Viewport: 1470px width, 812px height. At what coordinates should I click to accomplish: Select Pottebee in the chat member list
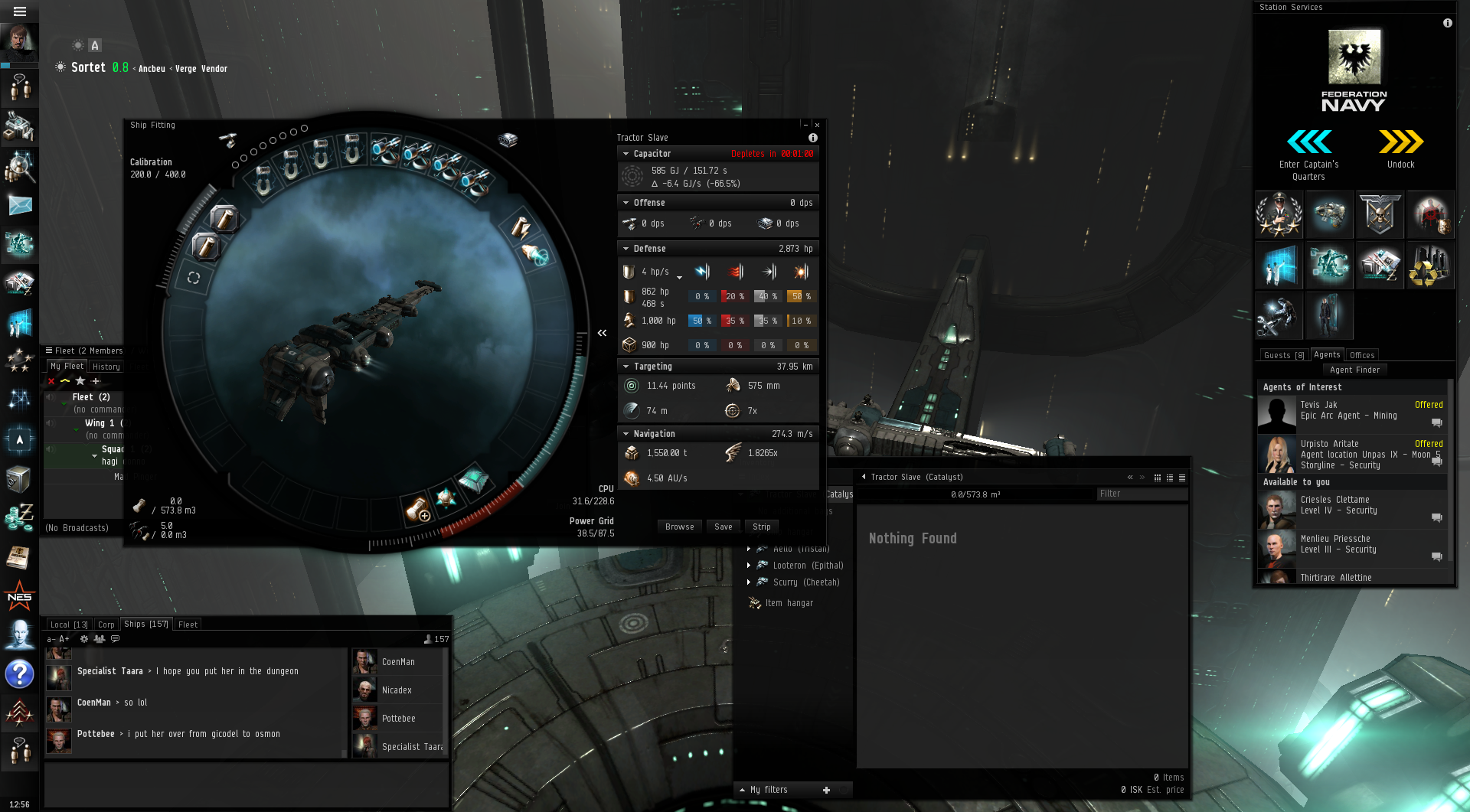point(398,719)
